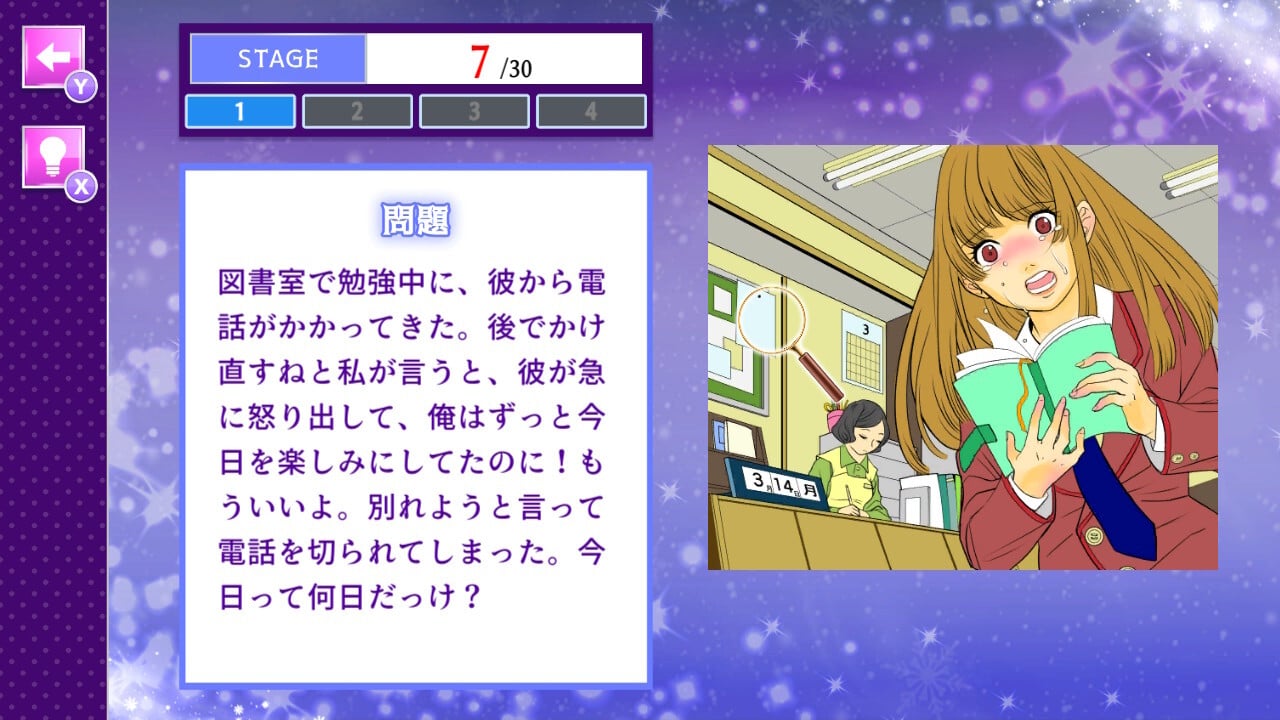
Task: Select stage tab 2
Action: [357, 111]
